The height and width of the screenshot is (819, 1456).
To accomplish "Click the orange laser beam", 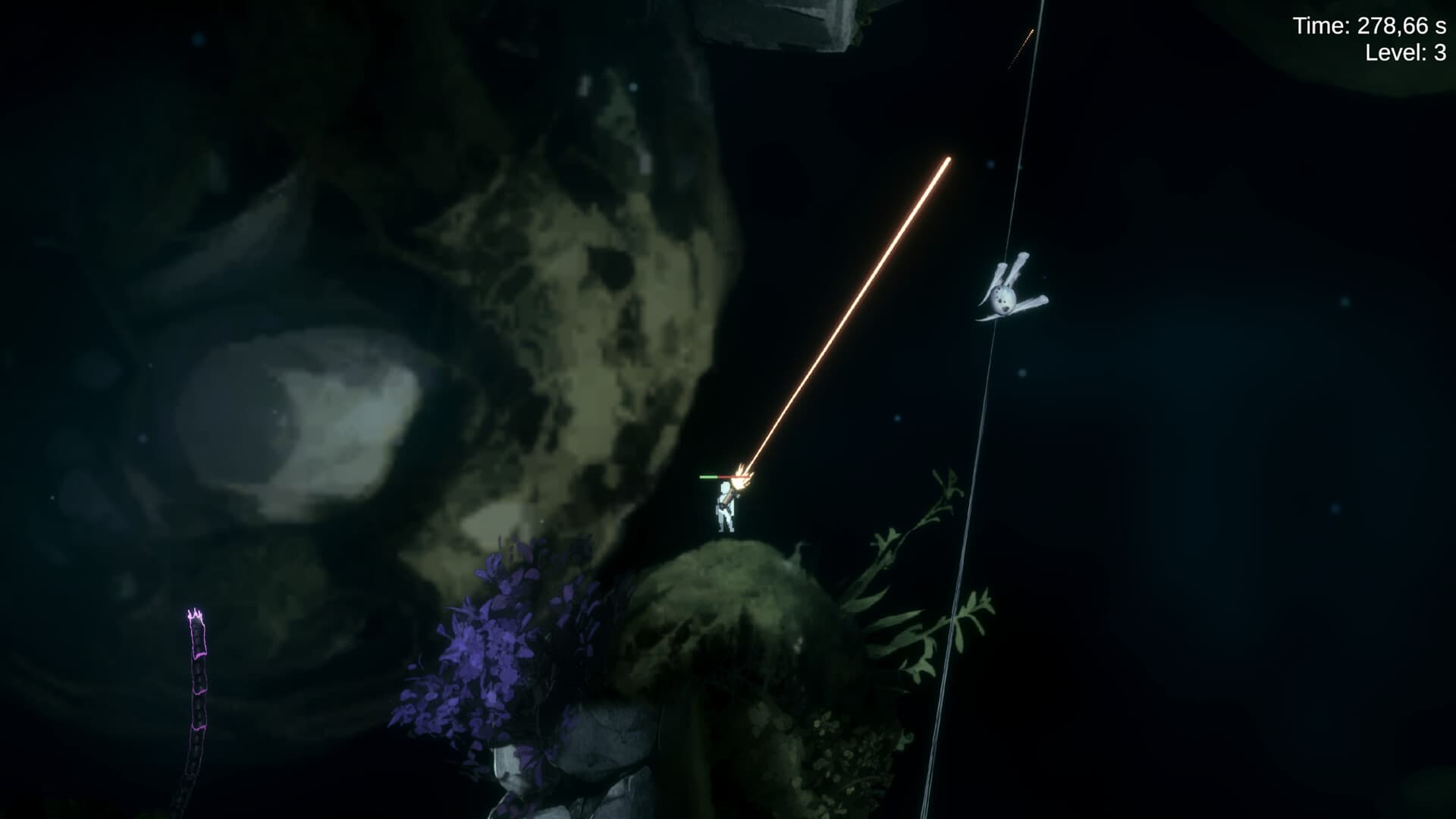I will pos(849,311).
